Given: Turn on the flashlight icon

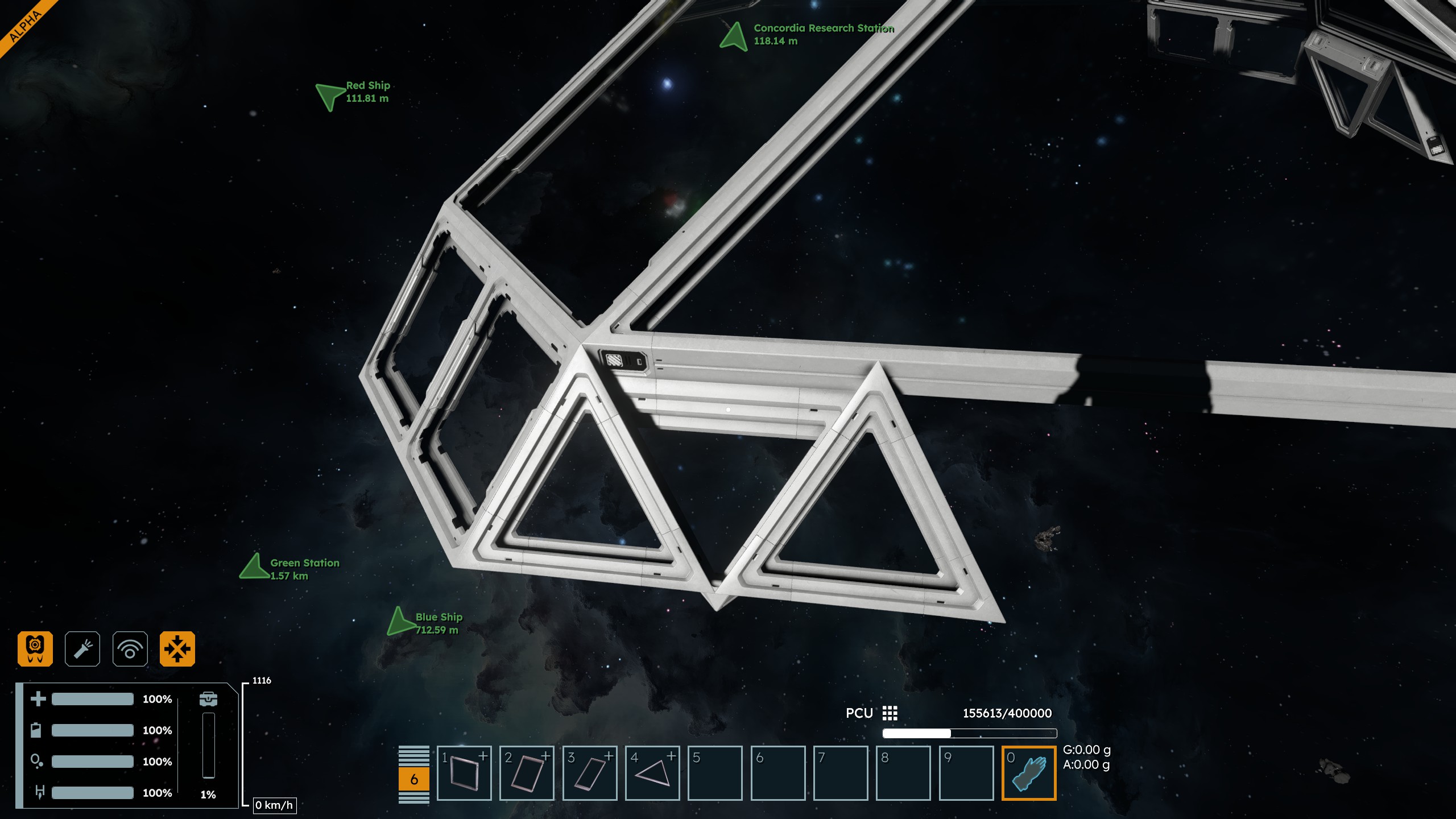Looking at the screenshot, I should point(82,648).
